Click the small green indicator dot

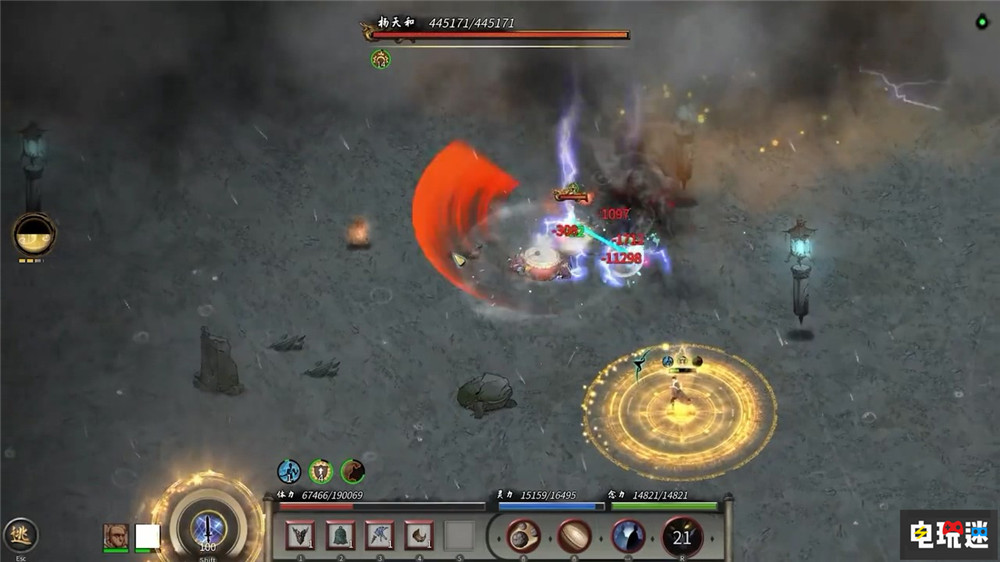click(981, 23)
